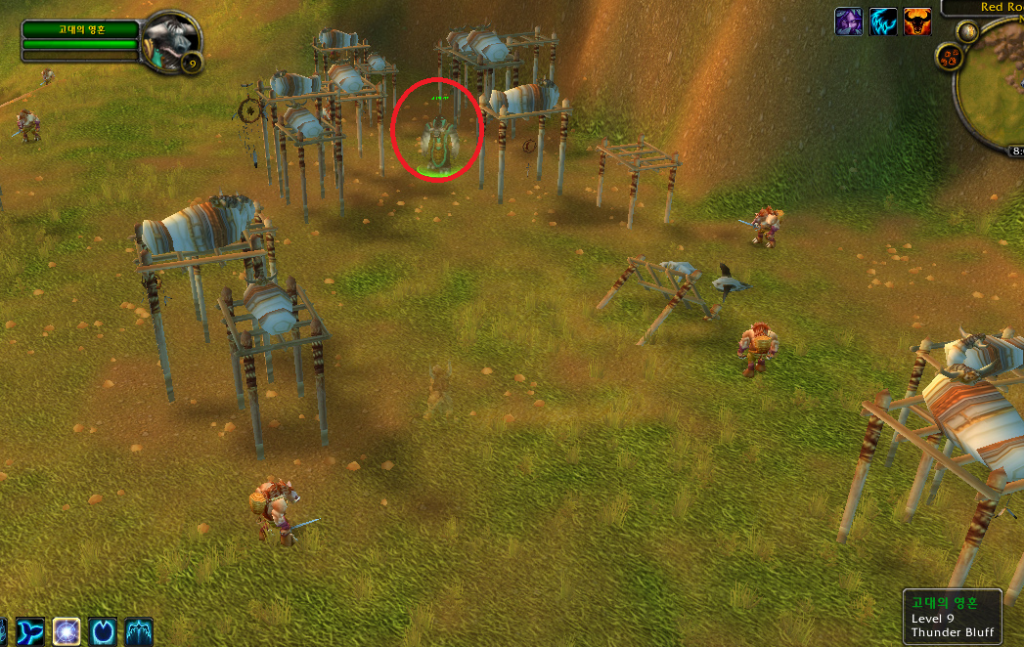
Task: Select the purple night elf buff icon
Action: tap(849, 22)
